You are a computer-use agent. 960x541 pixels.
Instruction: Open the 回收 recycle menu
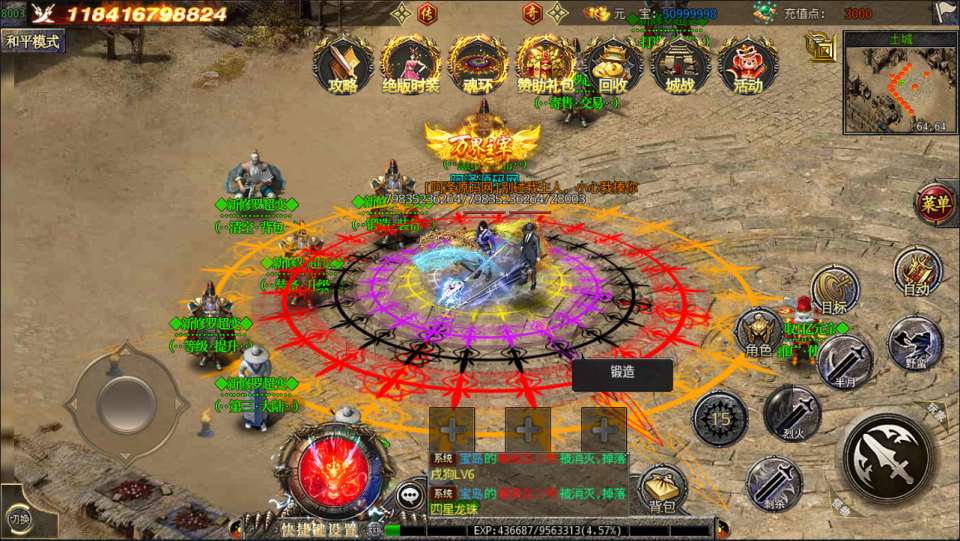613,65
